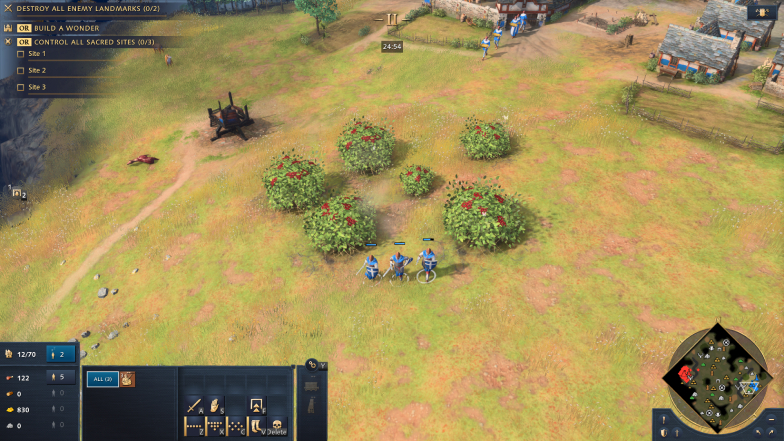The image size is (784, 441).
Task: Select the line formation button
Action: click(x=193, y=426)
